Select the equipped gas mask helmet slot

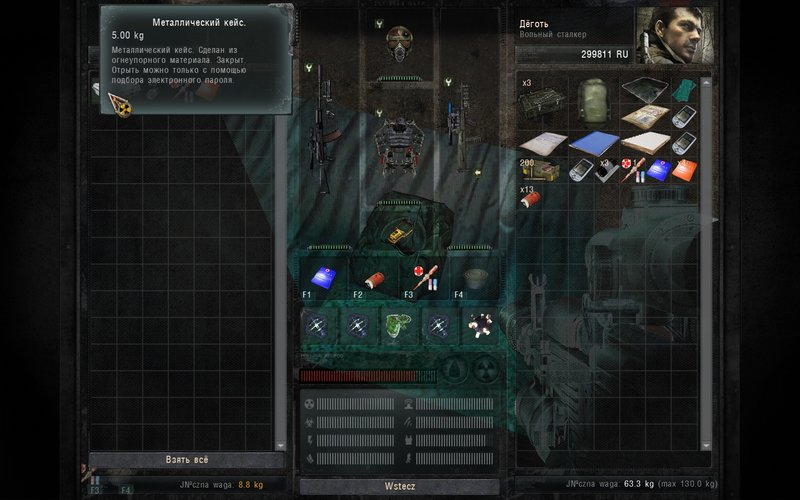(401, 44)
